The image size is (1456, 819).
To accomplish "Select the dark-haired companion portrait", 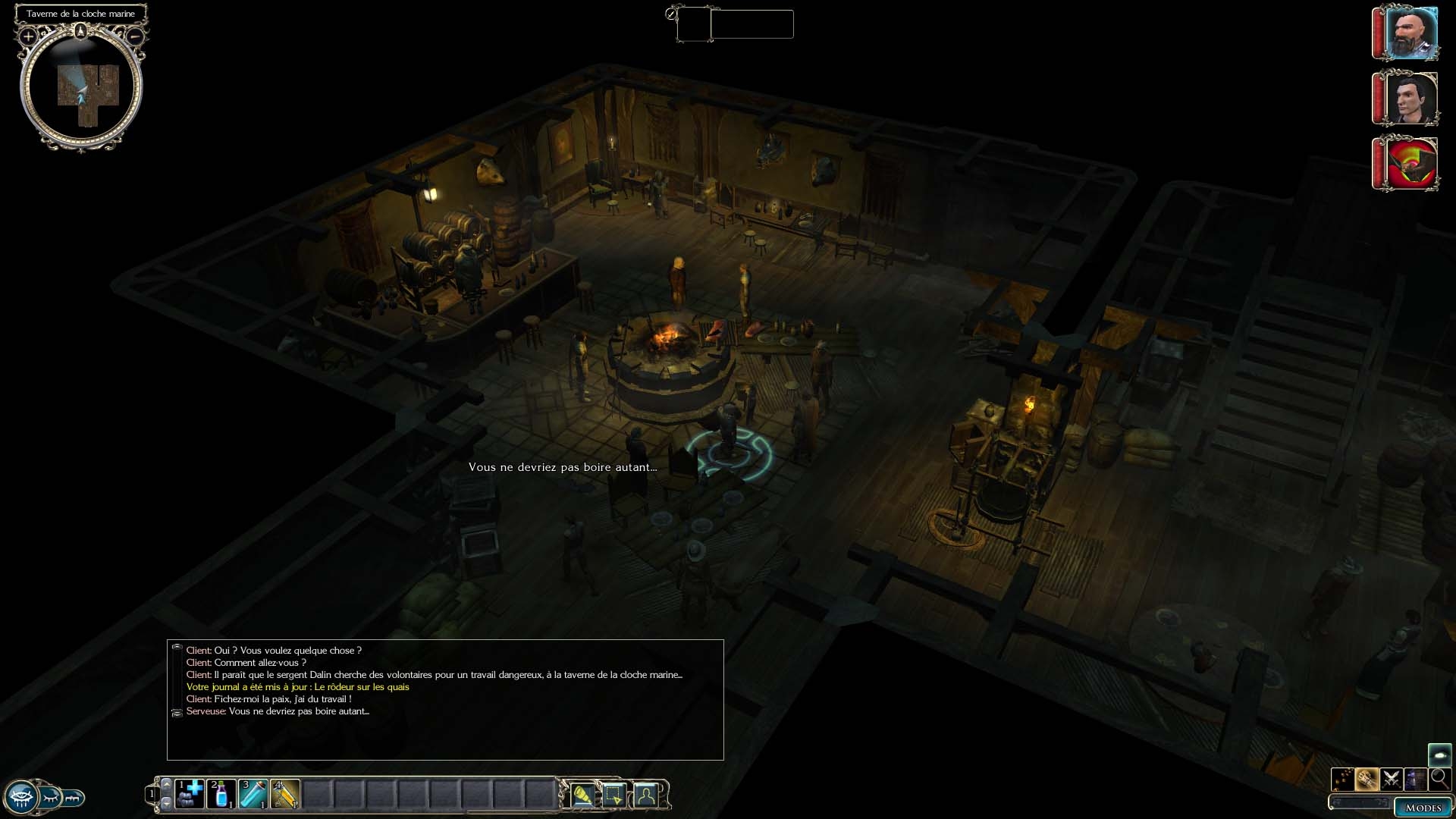I will tap(1410, 99).
